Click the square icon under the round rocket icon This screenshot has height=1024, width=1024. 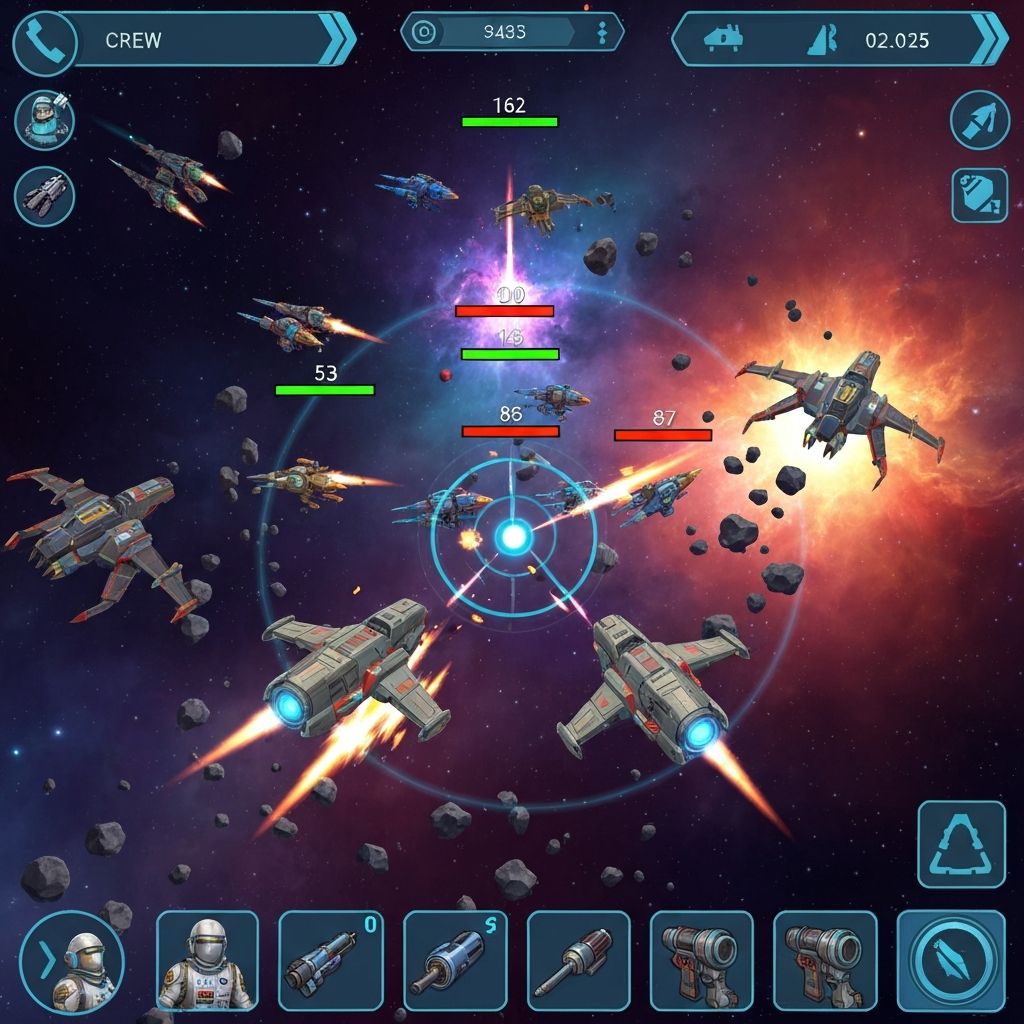point(979,195)
